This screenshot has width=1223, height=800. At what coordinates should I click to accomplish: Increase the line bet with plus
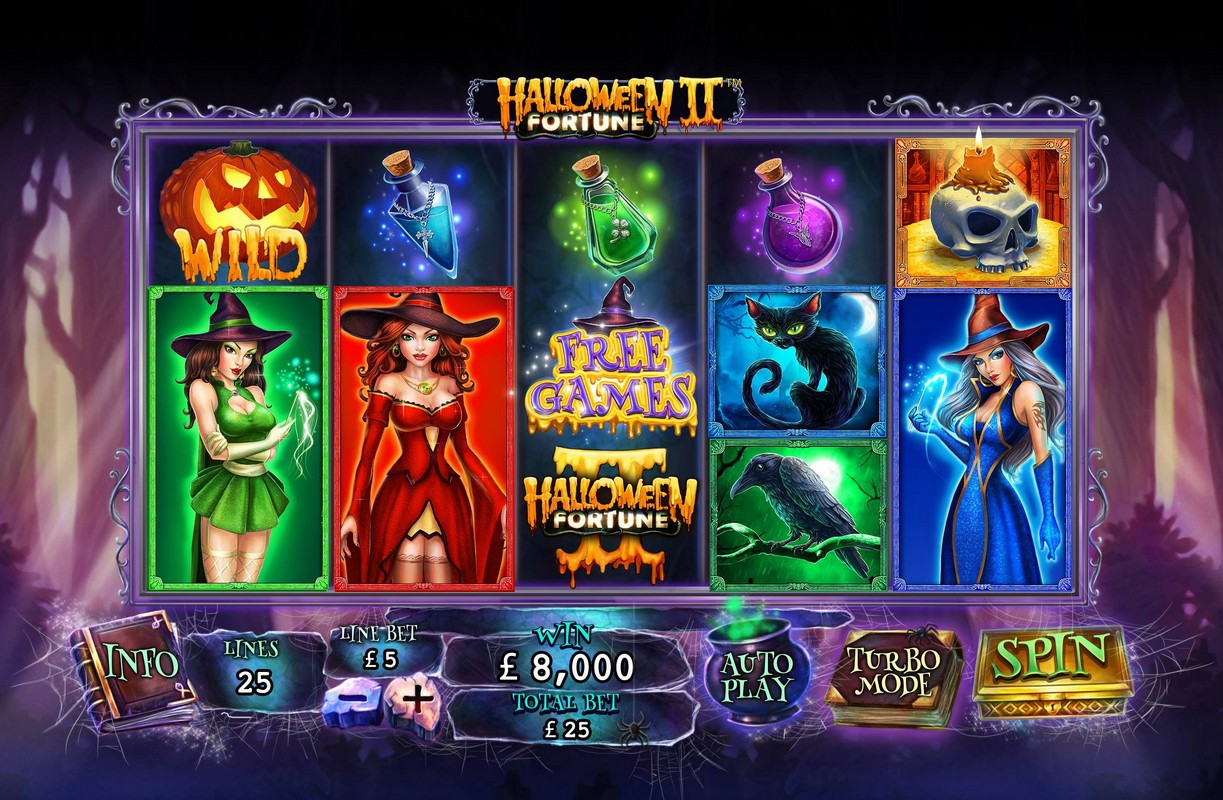[x=416, y=698]
